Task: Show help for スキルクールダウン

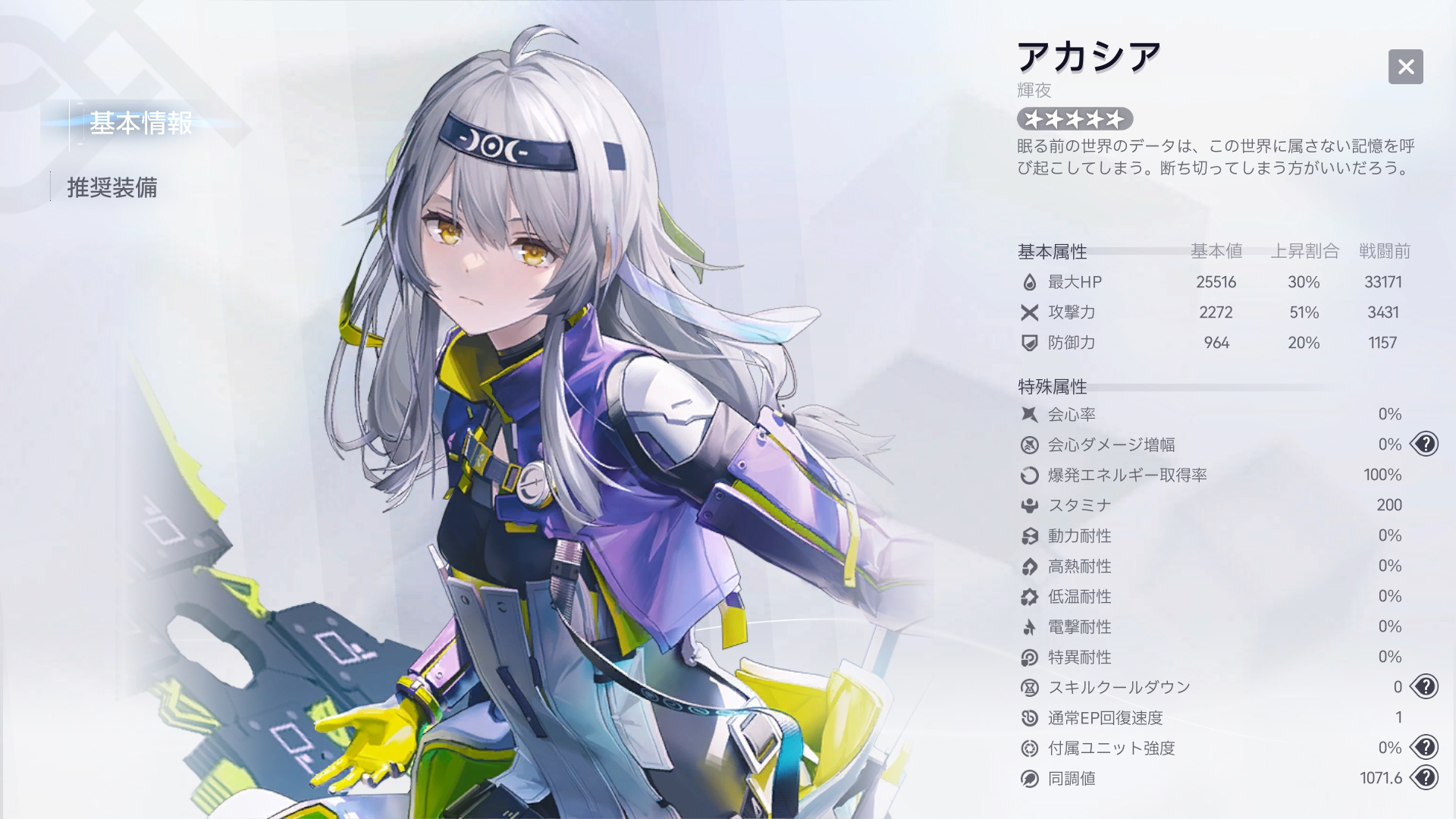Action: tap(1425, 687)
